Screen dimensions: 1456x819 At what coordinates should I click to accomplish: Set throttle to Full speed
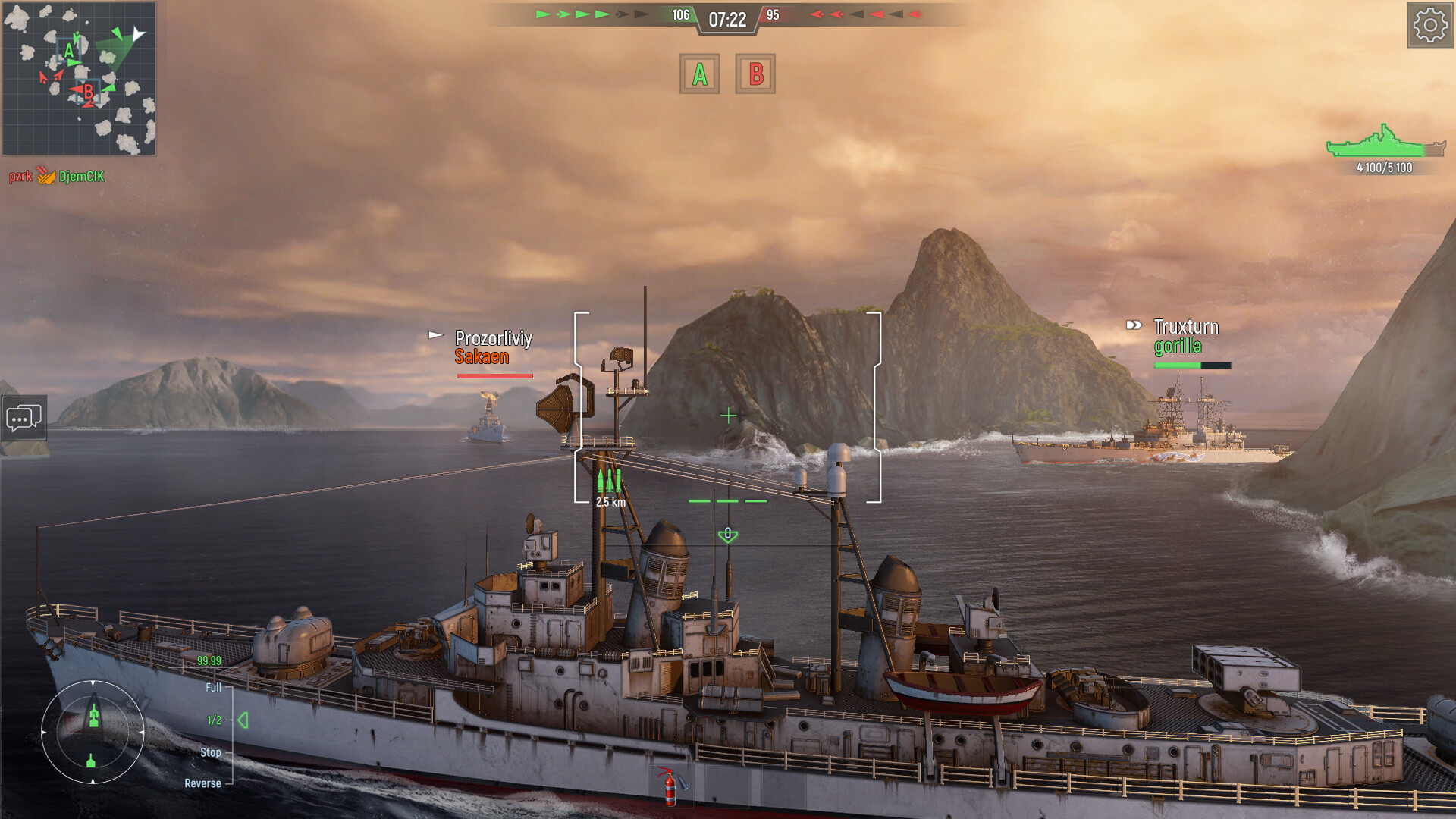pos(213,688)
